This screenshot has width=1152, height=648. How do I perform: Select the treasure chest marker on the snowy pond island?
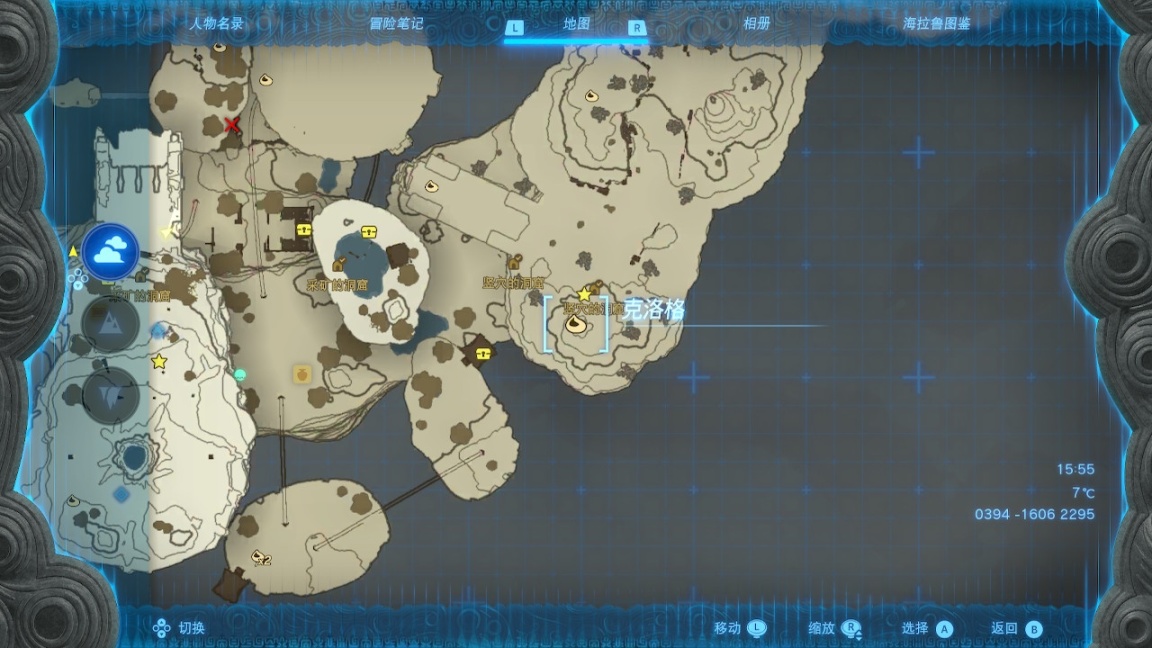369,232
